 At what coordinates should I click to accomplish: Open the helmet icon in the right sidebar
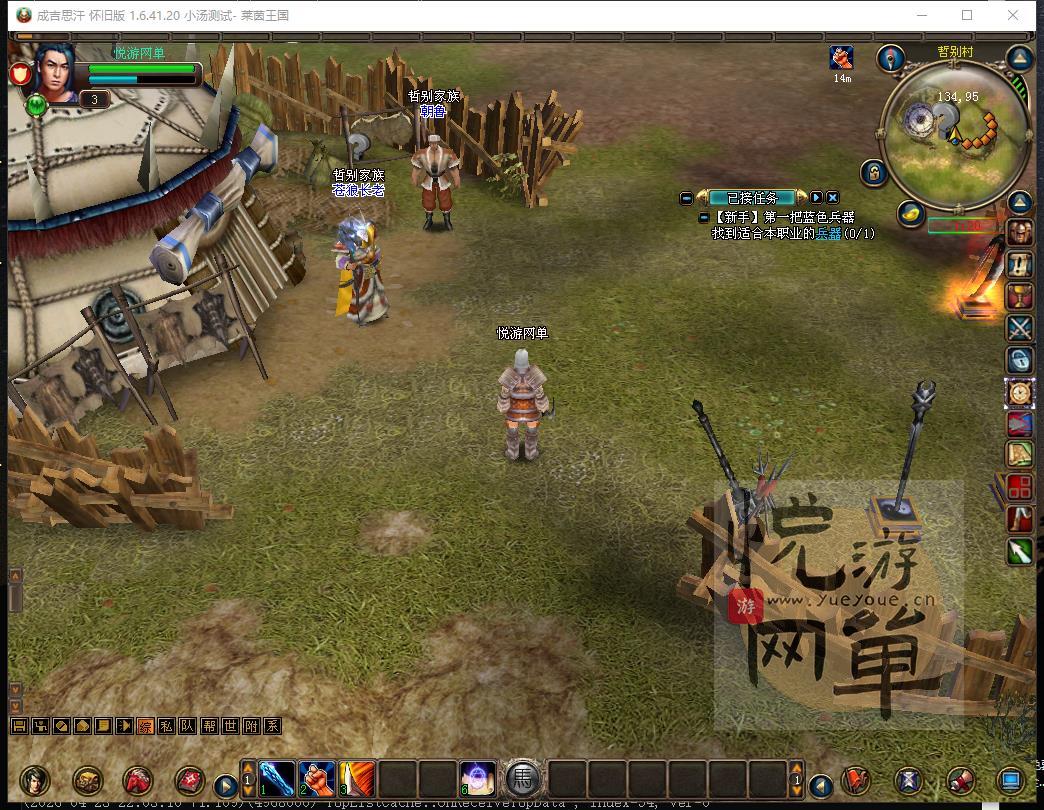1019,233
